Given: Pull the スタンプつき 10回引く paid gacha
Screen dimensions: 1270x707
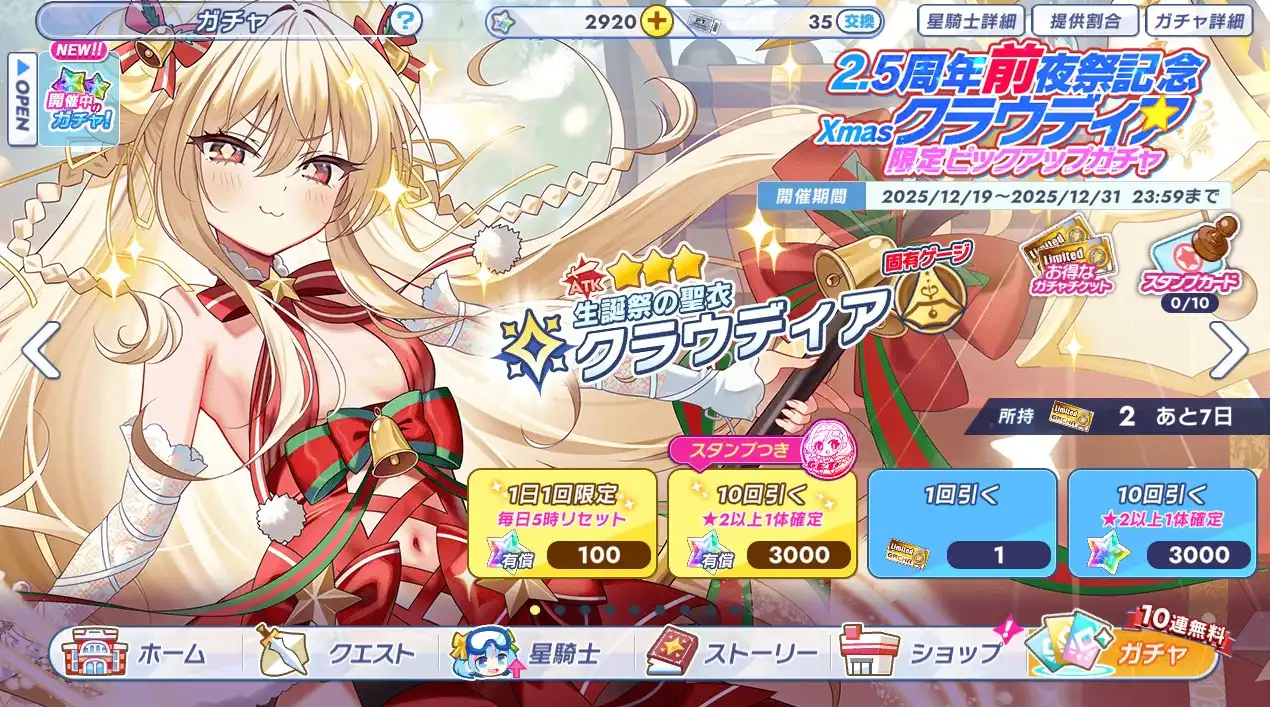Looking at the screenshot, I should [x=762, y=523].
